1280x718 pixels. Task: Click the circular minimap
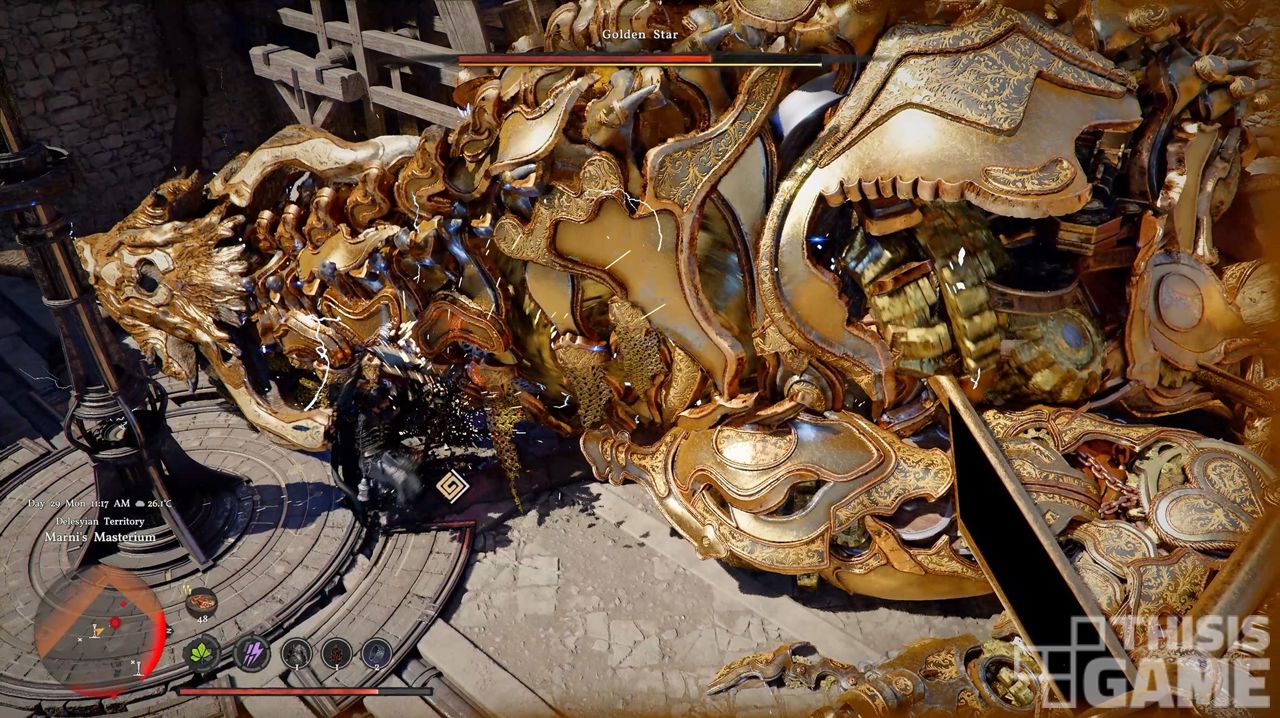[98, 630]
